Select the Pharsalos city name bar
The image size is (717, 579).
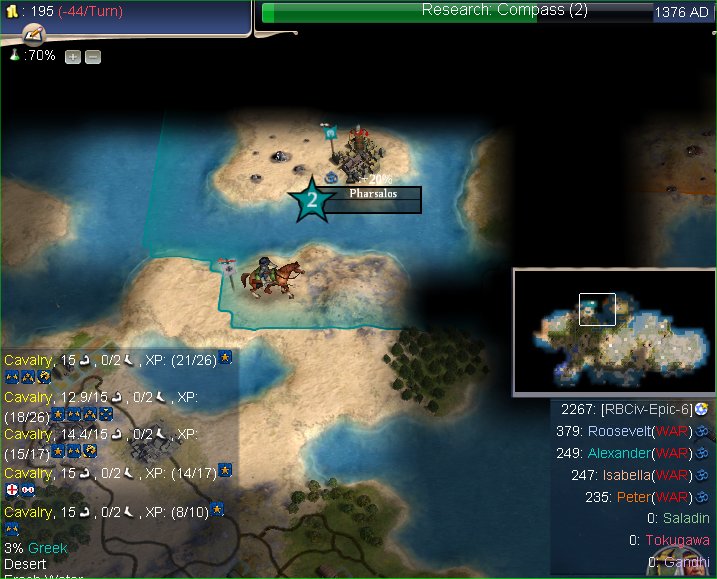point(374,193)
